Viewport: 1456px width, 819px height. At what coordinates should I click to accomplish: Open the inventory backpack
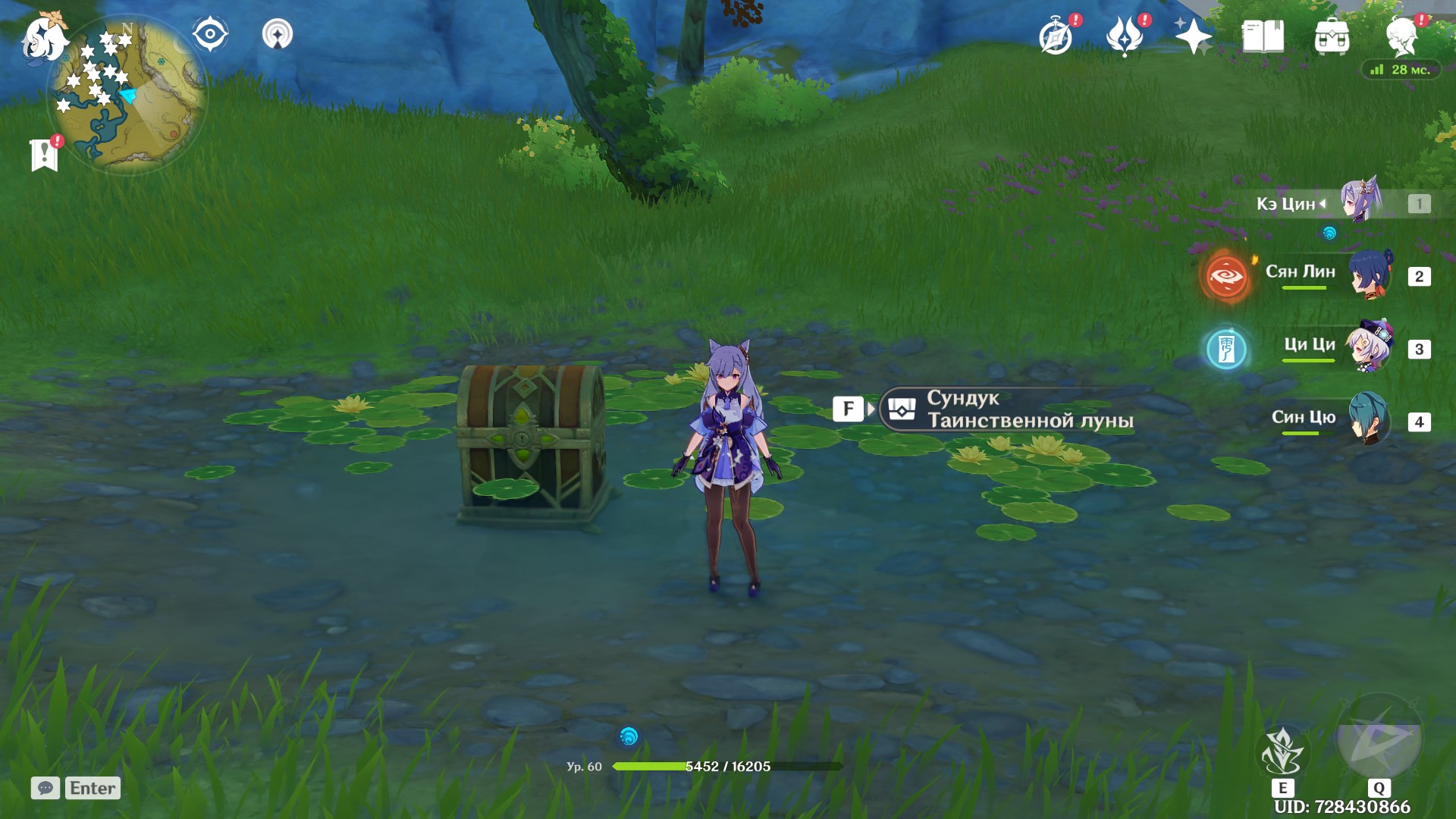coord(1333,36)
